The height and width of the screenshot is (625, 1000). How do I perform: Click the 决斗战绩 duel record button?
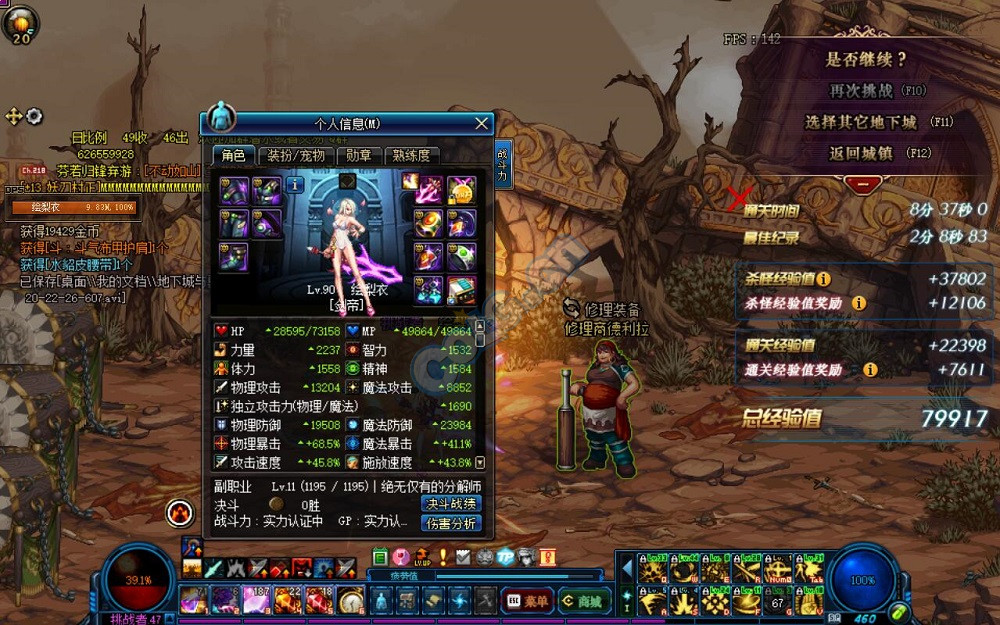pyautogui.click(x=451, y=504)
